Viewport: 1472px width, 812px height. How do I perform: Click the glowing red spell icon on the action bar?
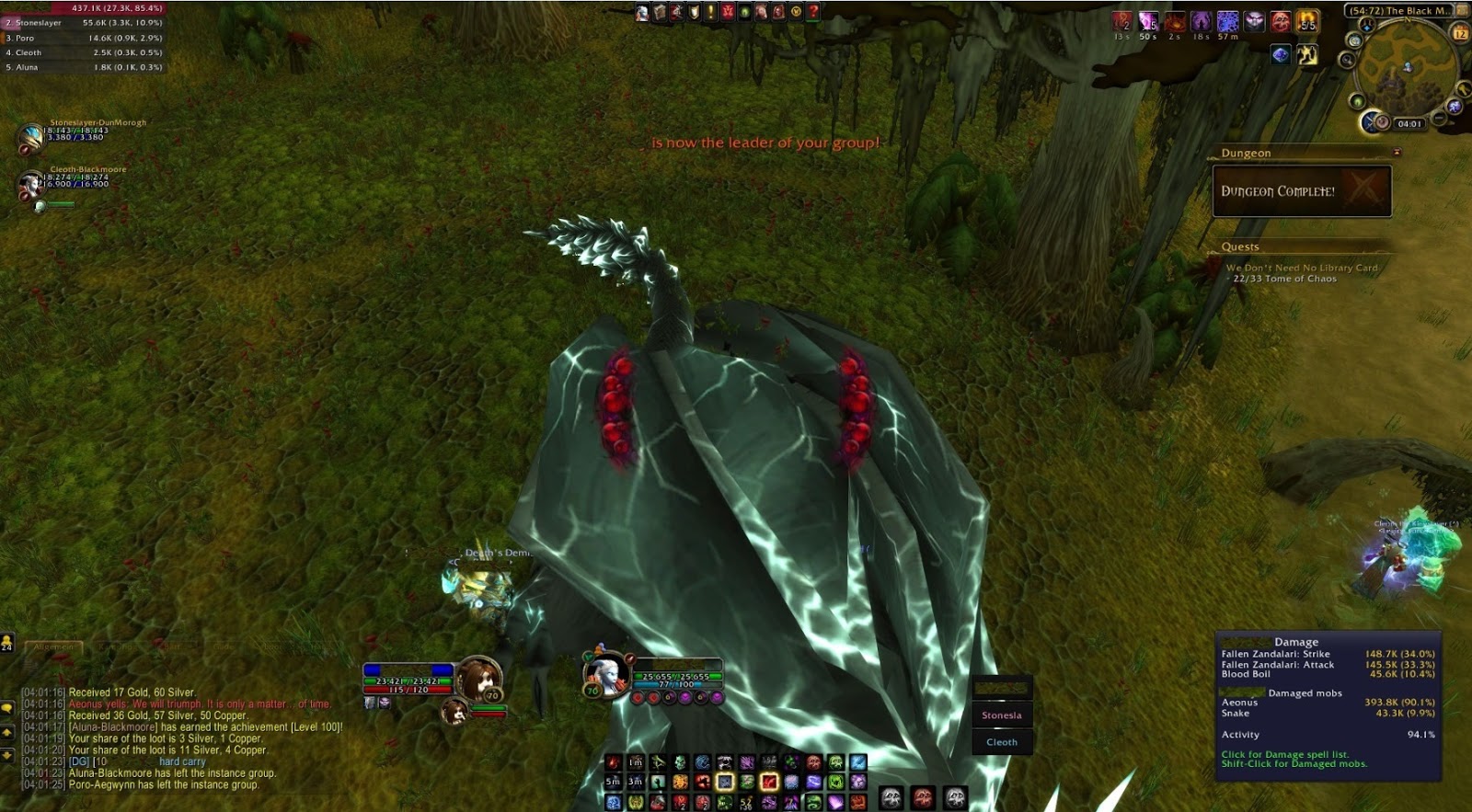(x=770, y=781)
